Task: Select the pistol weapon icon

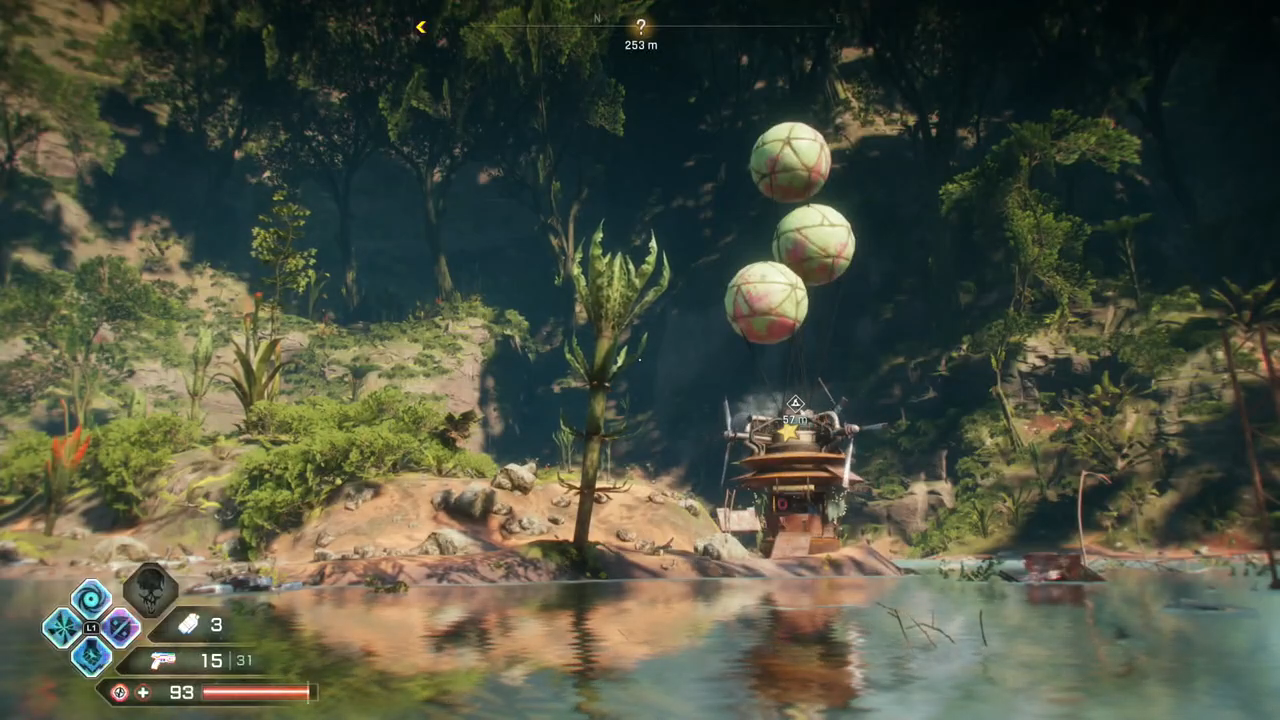Action: [x=162, y=660]
